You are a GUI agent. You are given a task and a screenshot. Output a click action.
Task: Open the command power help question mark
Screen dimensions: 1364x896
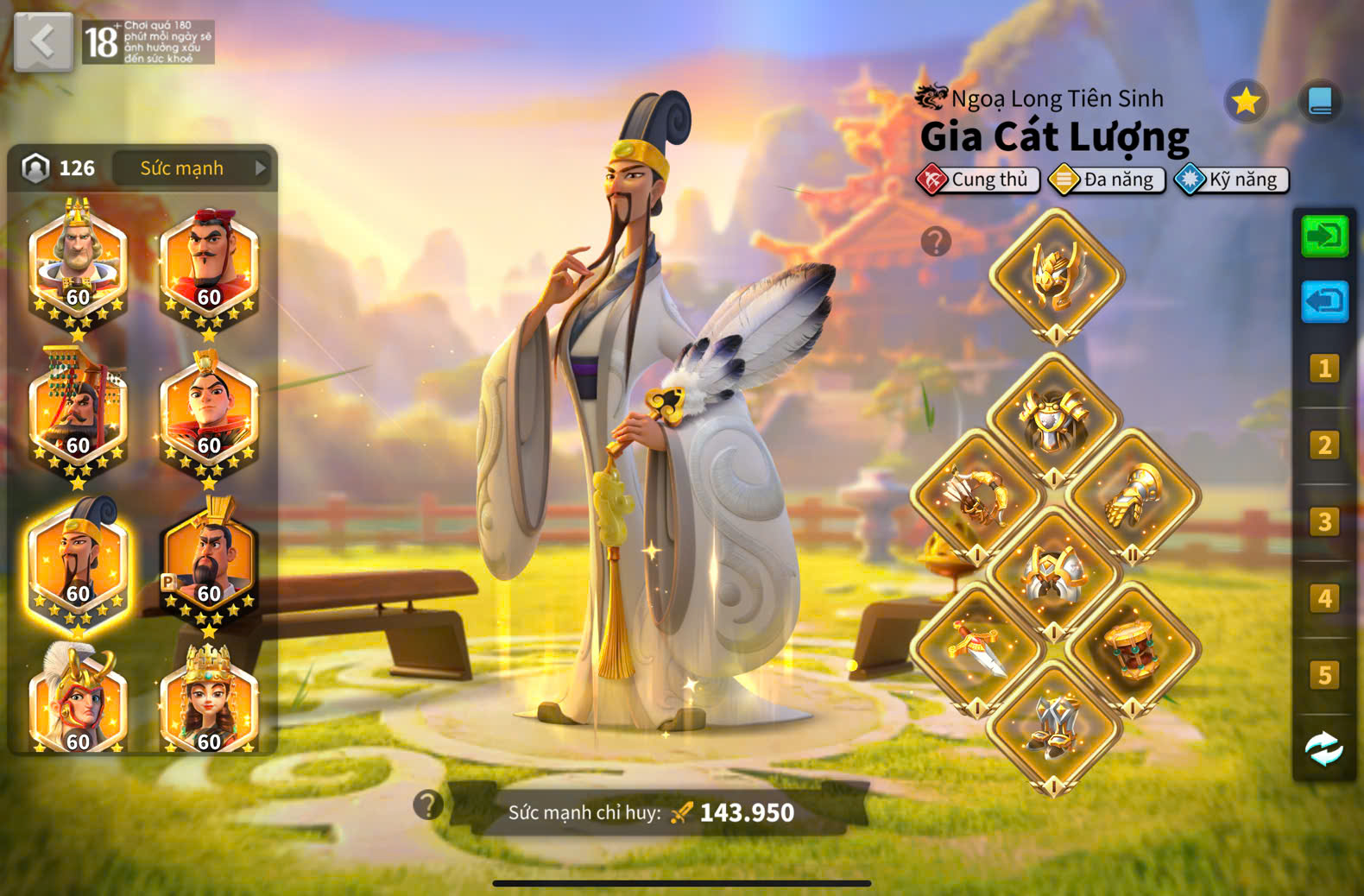(x=428, y=805)
